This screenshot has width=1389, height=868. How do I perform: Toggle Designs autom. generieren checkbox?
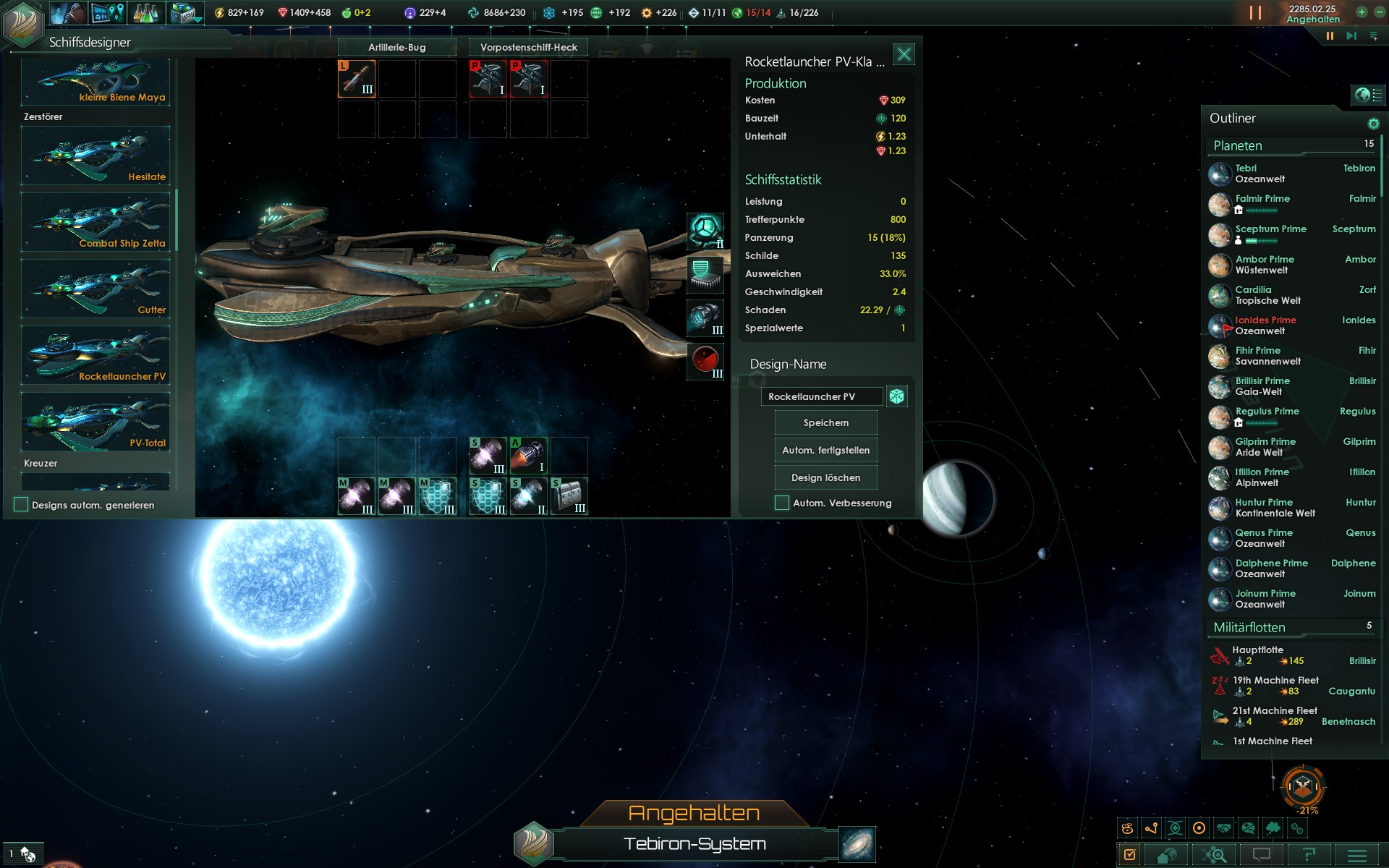pyautogui.click(x=21, y=505)
